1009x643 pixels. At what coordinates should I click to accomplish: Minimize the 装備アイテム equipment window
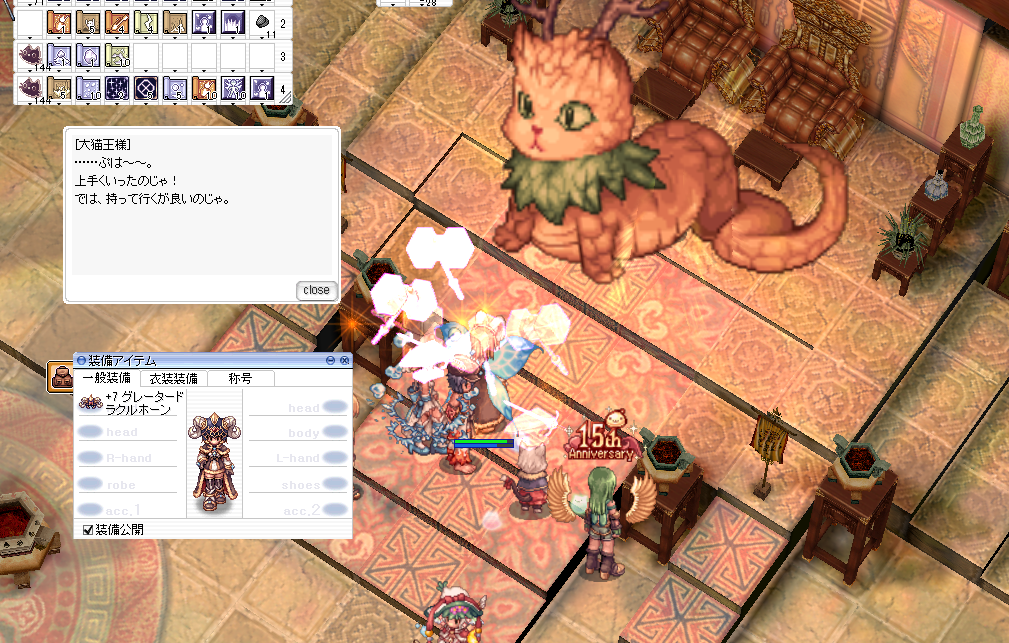pos(331,360)
